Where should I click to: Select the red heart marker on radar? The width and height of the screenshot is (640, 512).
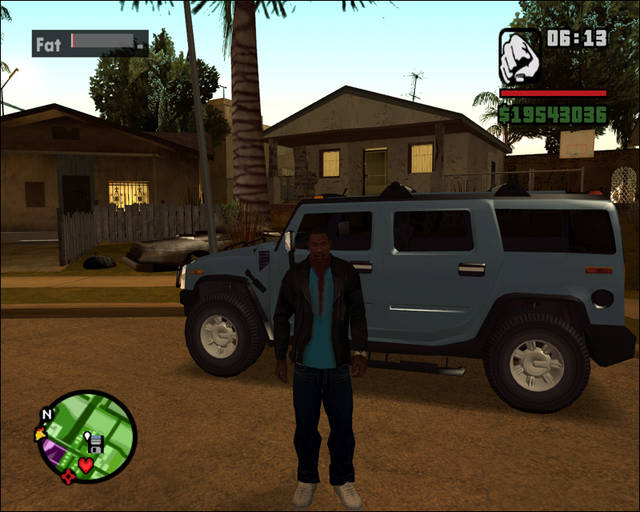point(87,464)
